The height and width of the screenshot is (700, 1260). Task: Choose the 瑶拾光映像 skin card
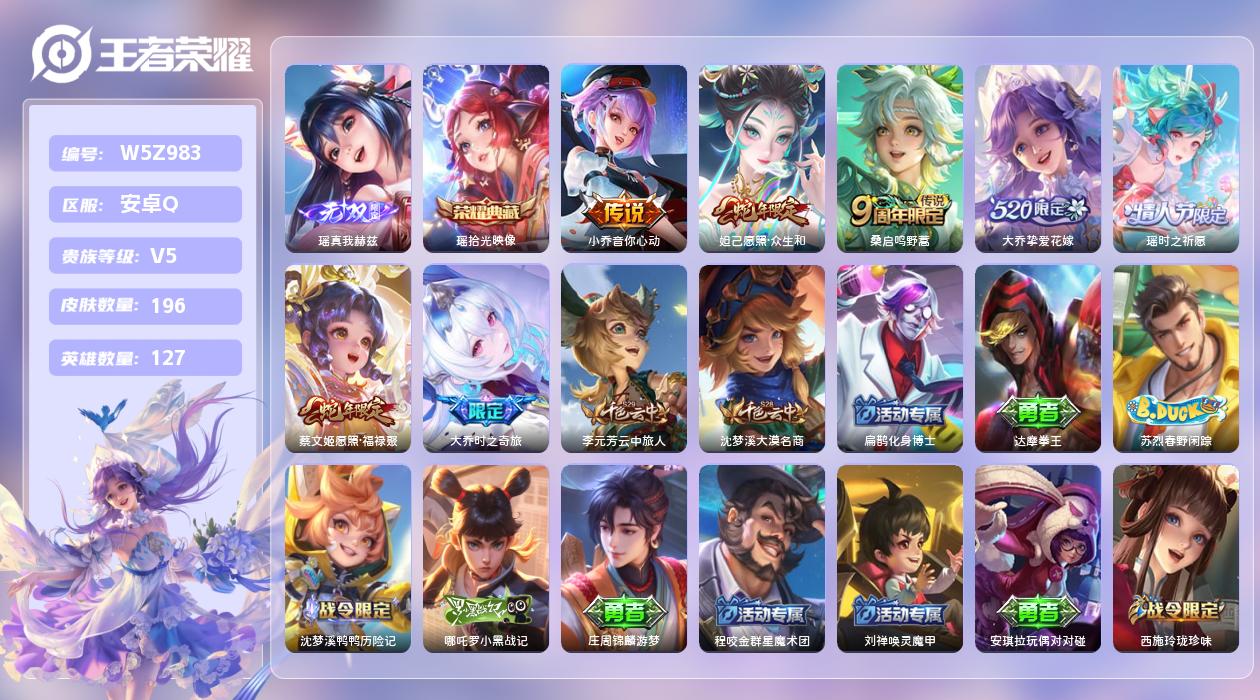[485, 158]
